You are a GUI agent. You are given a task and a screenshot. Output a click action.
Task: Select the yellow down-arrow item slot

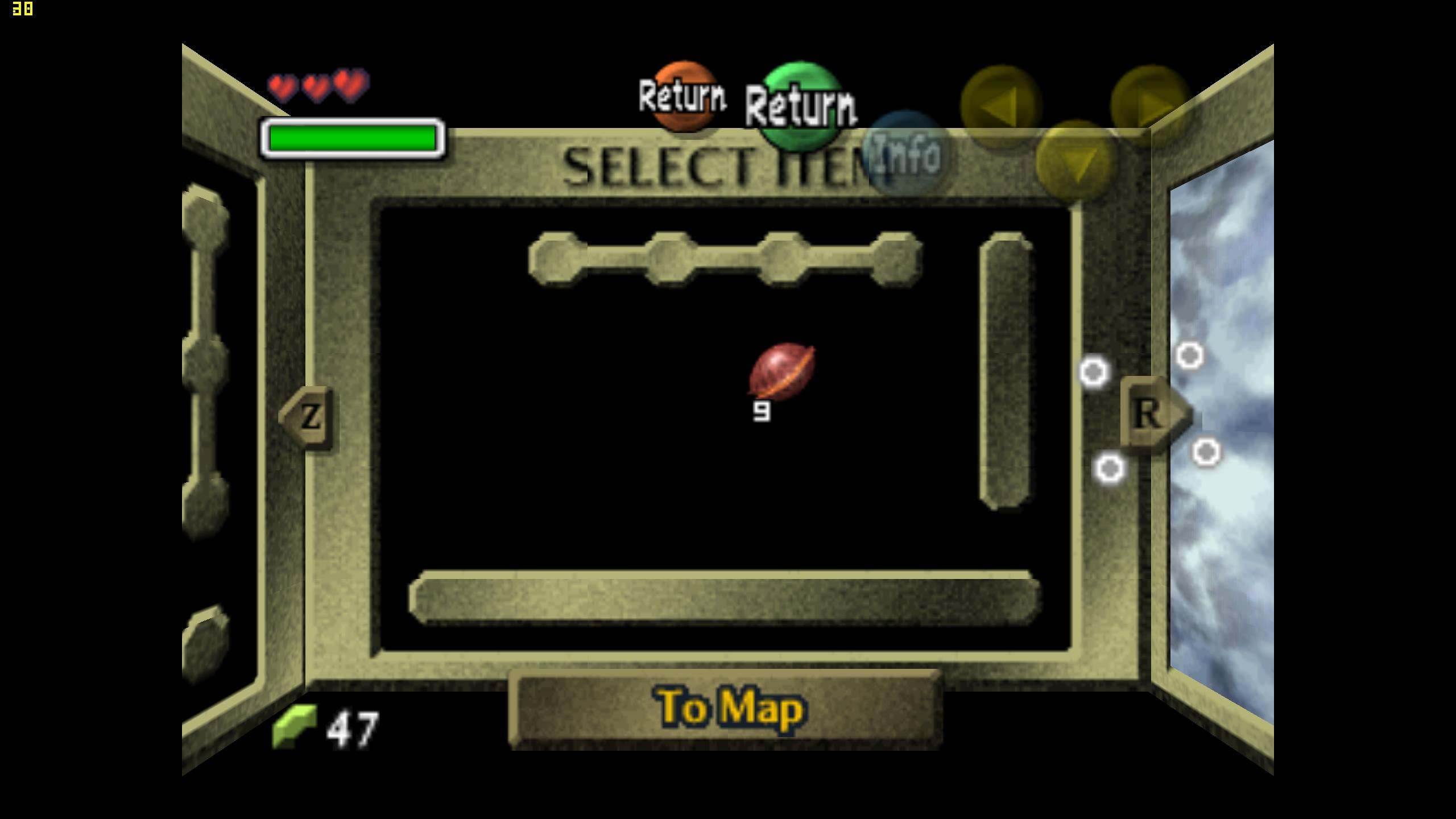[1076, 162]
